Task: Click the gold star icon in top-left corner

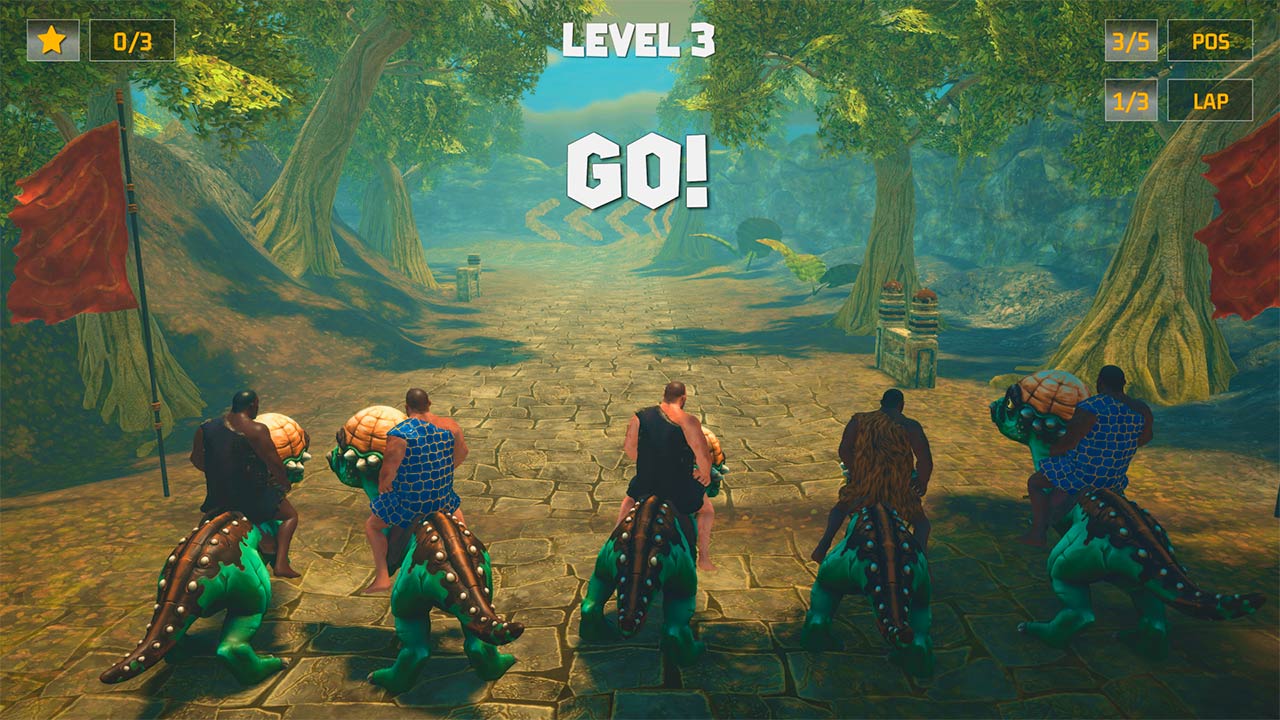Action: click(53, 41)
